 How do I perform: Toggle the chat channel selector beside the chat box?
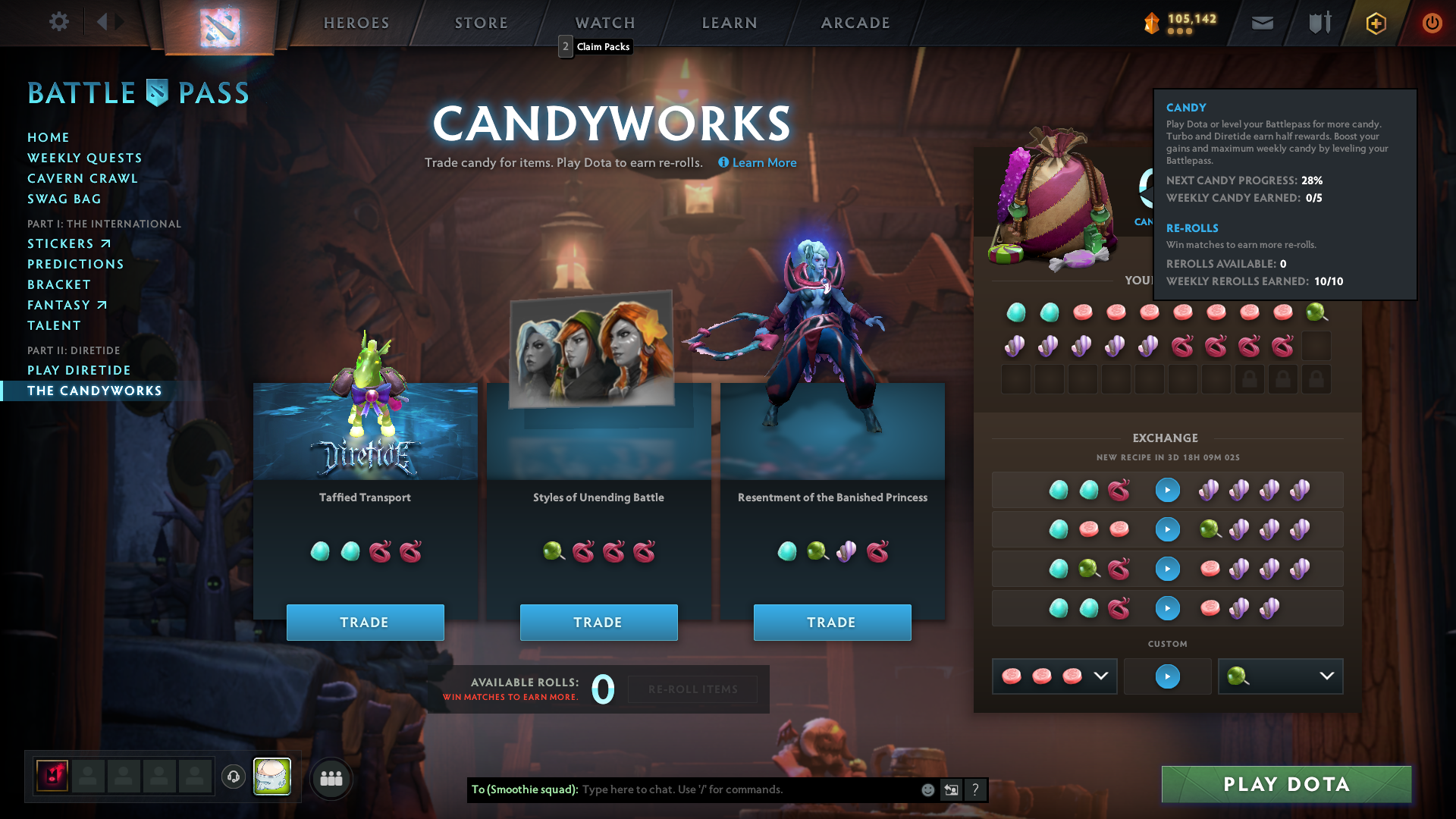pyautogui.click(x=951, y=789)
